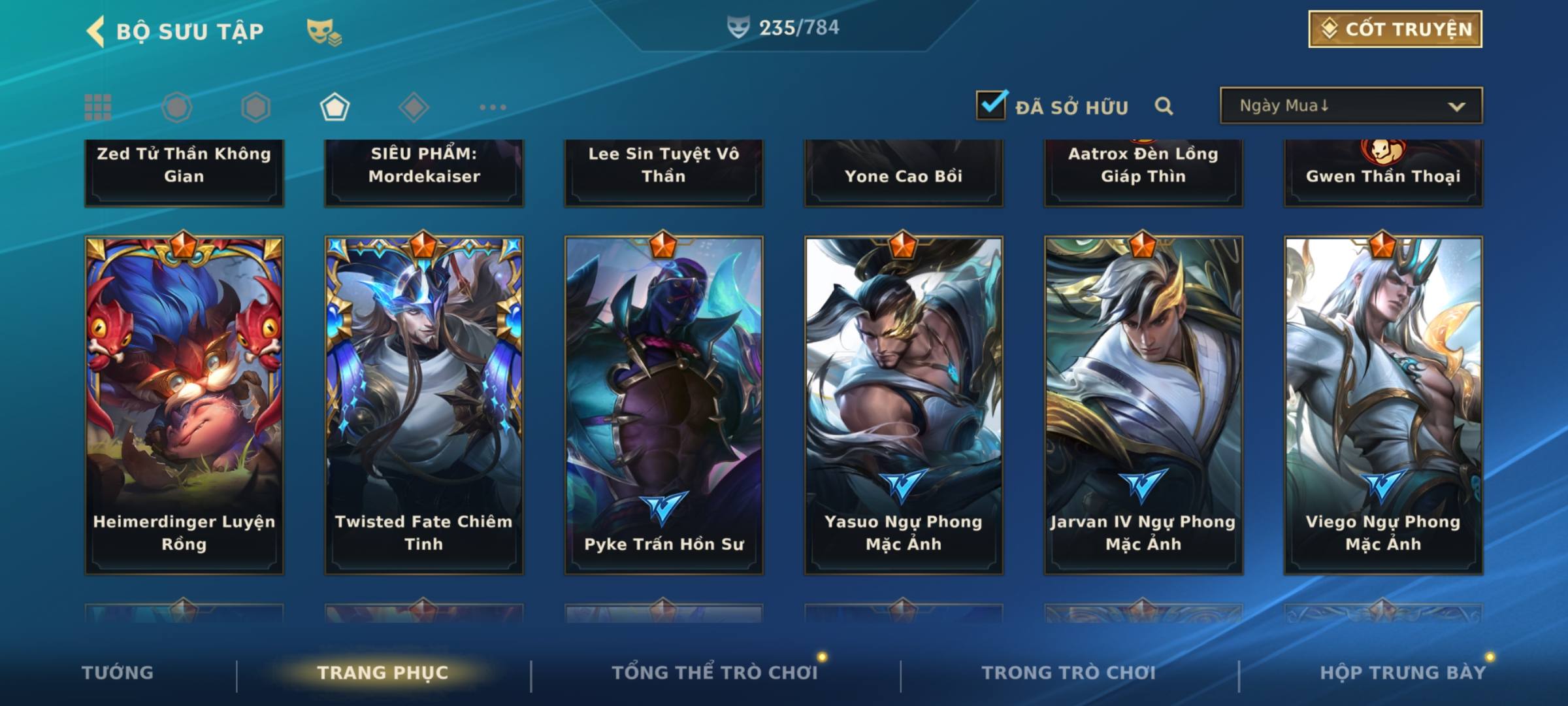Select Heimerdinger Luyện Rồng skin card

pos(184,405)
